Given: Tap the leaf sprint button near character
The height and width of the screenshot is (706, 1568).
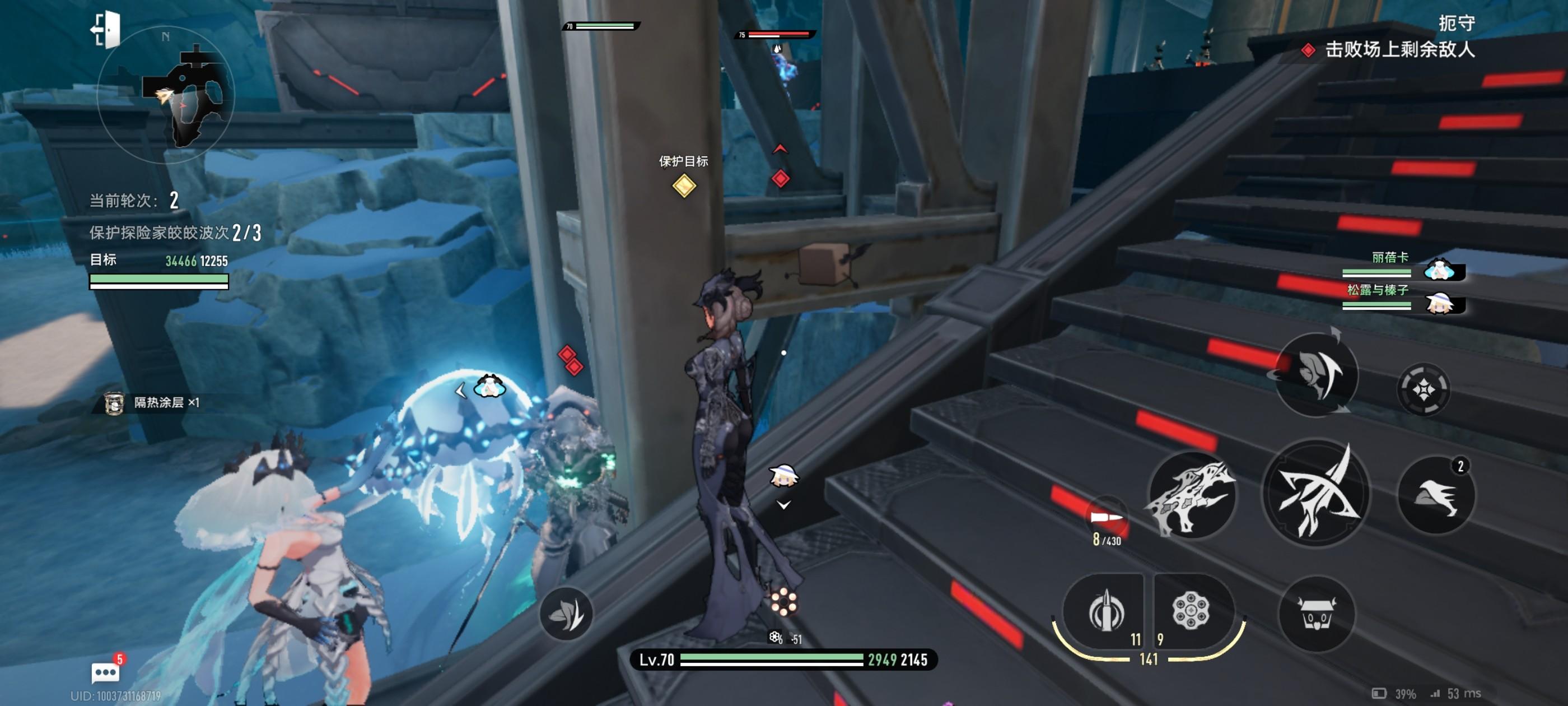Looking at the screenshot, I should (566, 614).
